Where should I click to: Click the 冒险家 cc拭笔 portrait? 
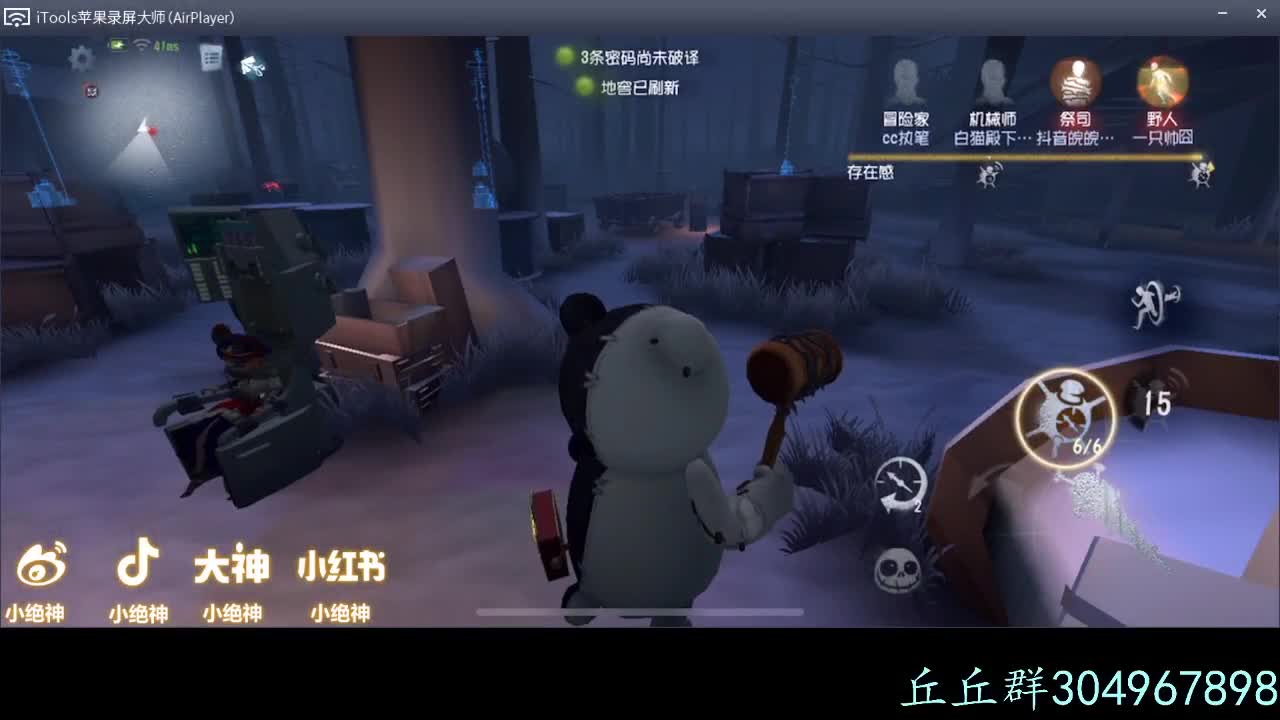[x=905, y=80]
